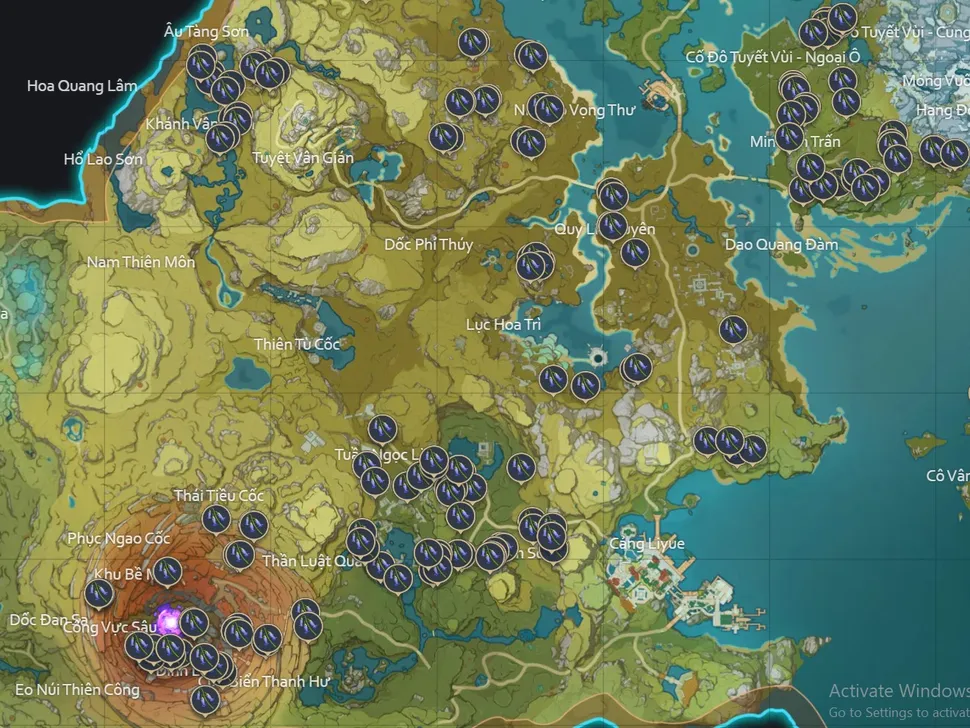Click the flower marker left of Thần Luật label
The image size is (970, 728).
[x=239, y=555]
